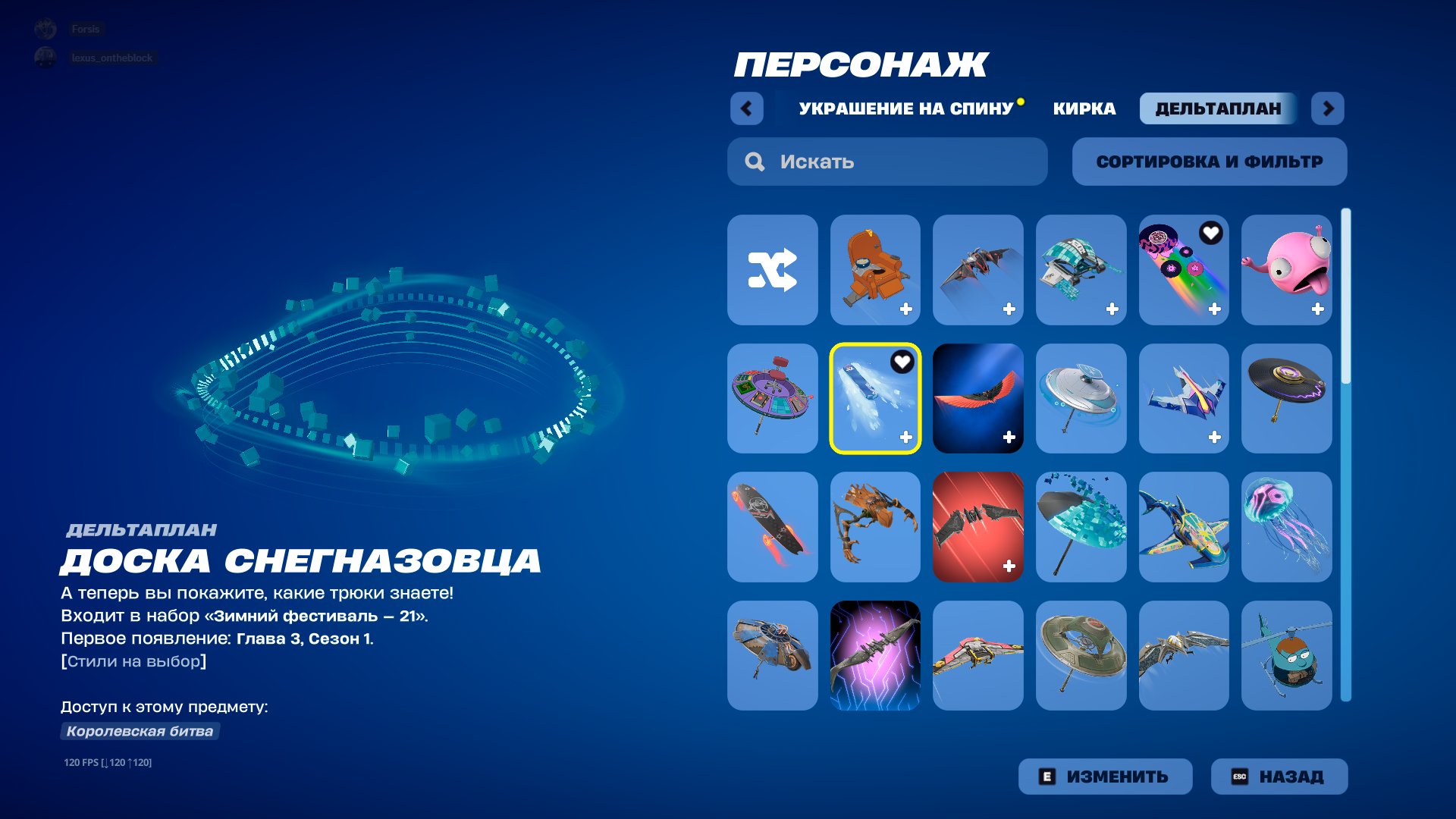Screen dimensions: 1456x819
Task: Open Стили на выбор for the glider
Action: 134,660
